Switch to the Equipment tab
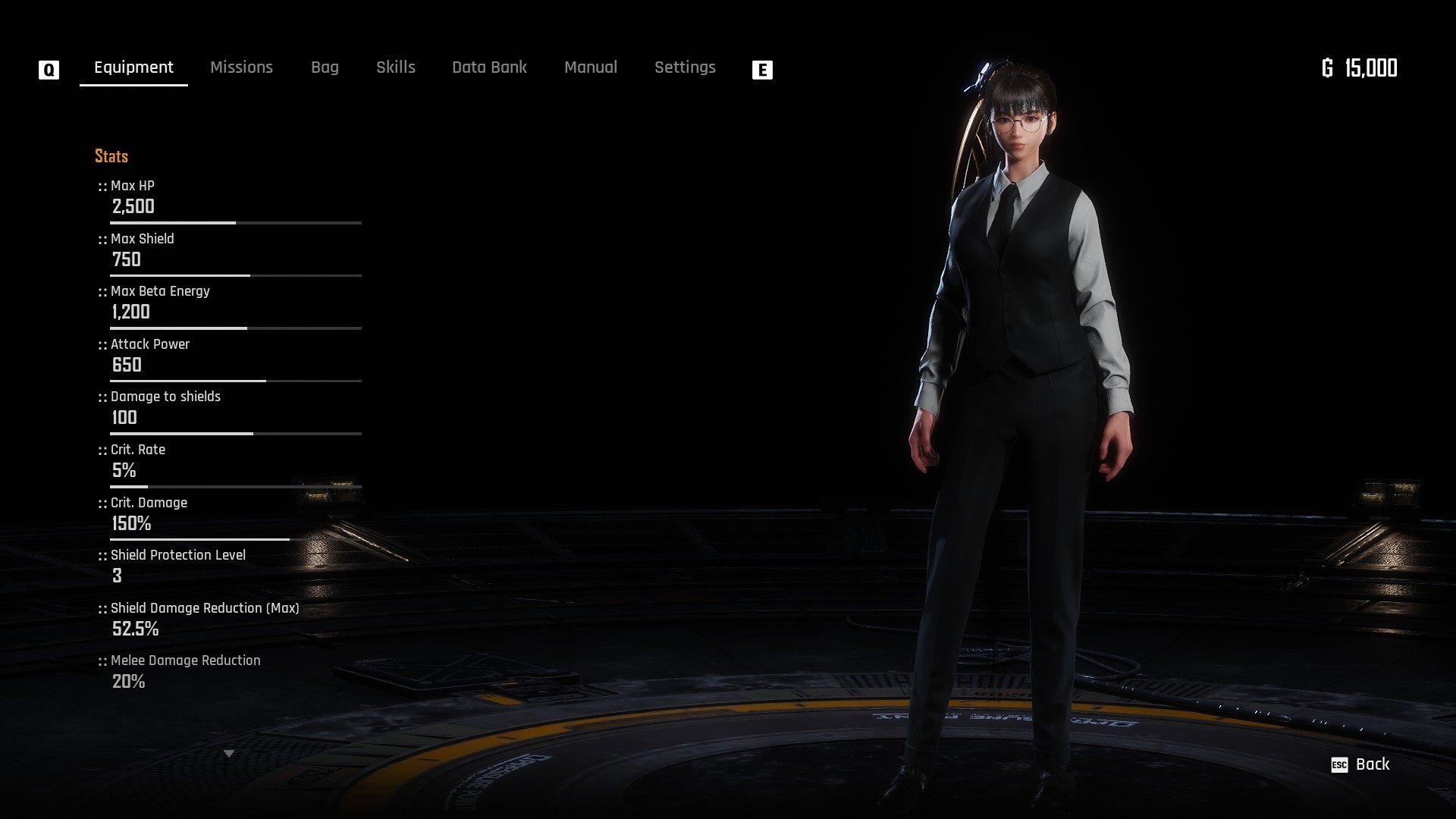 click(133, 67)
